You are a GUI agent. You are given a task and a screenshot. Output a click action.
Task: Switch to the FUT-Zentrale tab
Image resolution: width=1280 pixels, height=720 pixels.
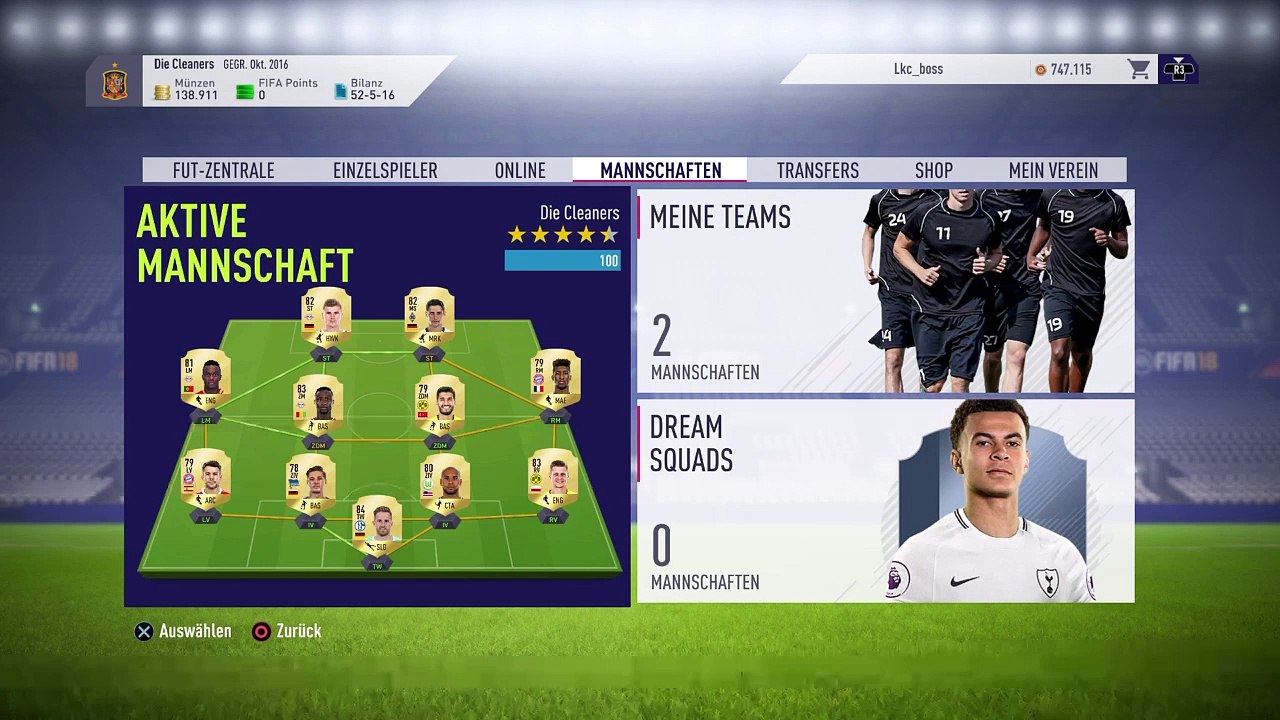tap(223, 171)
